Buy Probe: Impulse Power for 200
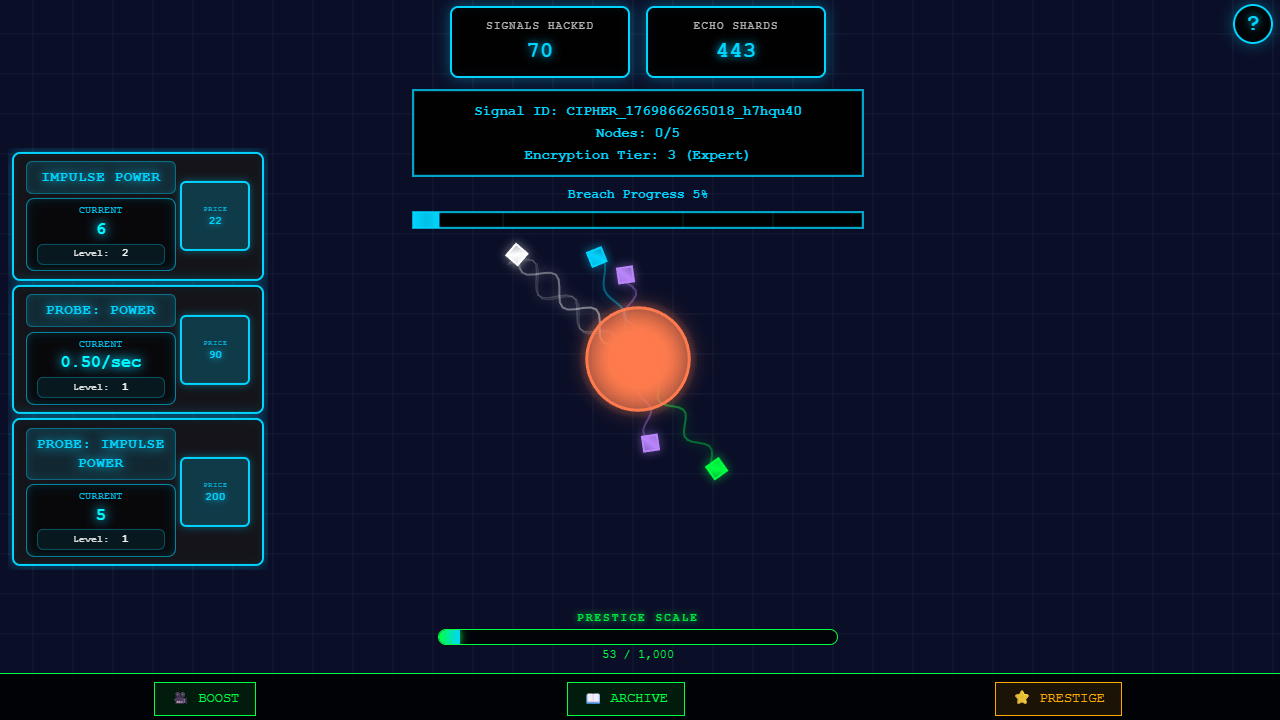Viewport: 1280px width, 720px height. (214, 492)
